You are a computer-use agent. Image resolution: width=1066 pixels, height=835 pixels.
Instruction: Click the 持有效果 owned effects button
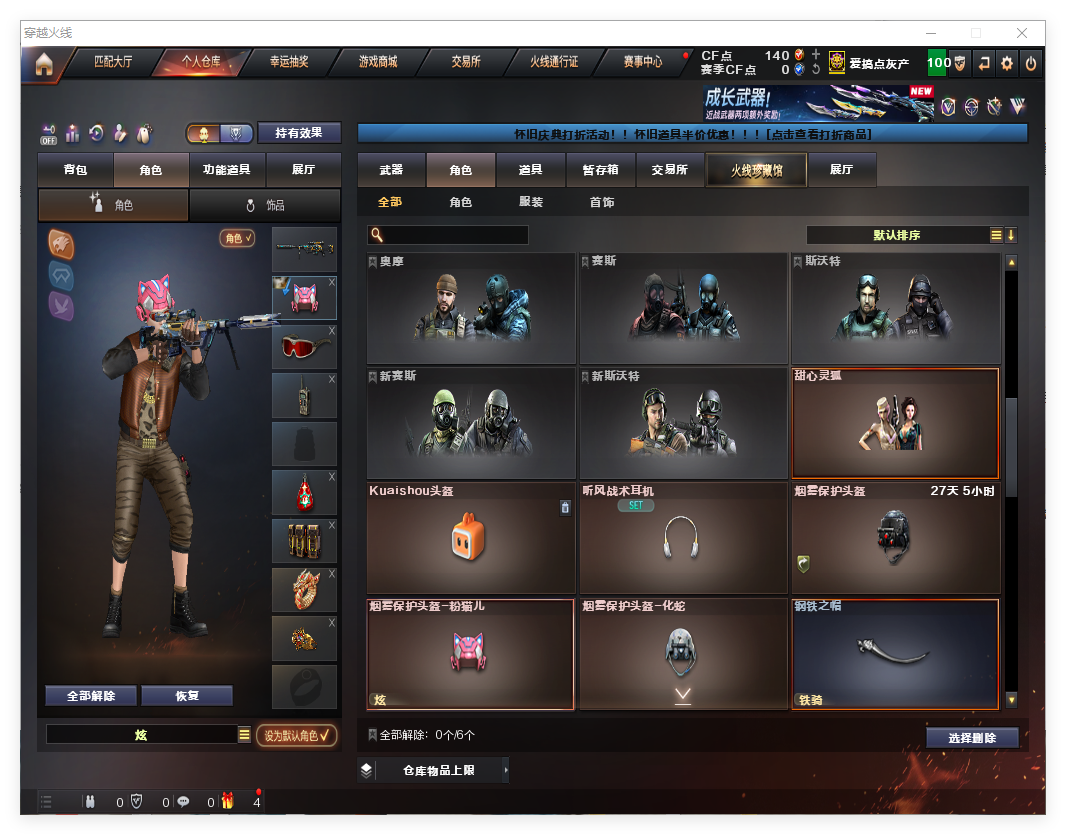pos(299,133)
